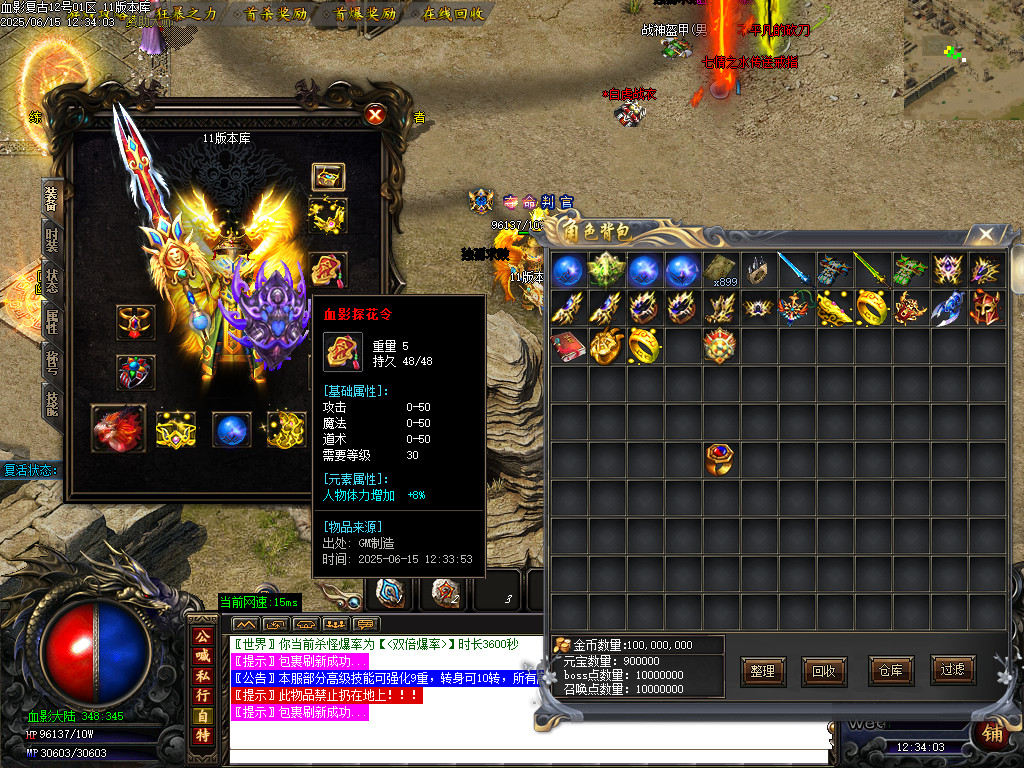Click the 回收 recycle button
The image size is (1024, 768).
coord(824,671)
